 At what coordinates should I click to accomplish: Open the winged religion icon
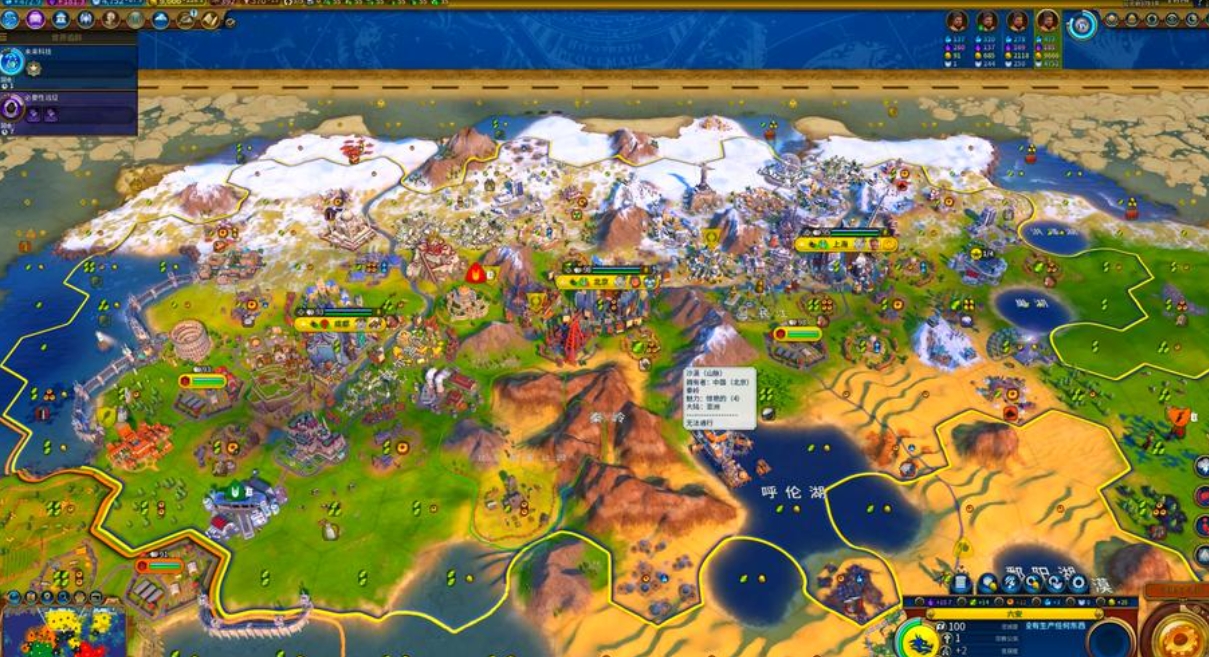pos(85,19)
